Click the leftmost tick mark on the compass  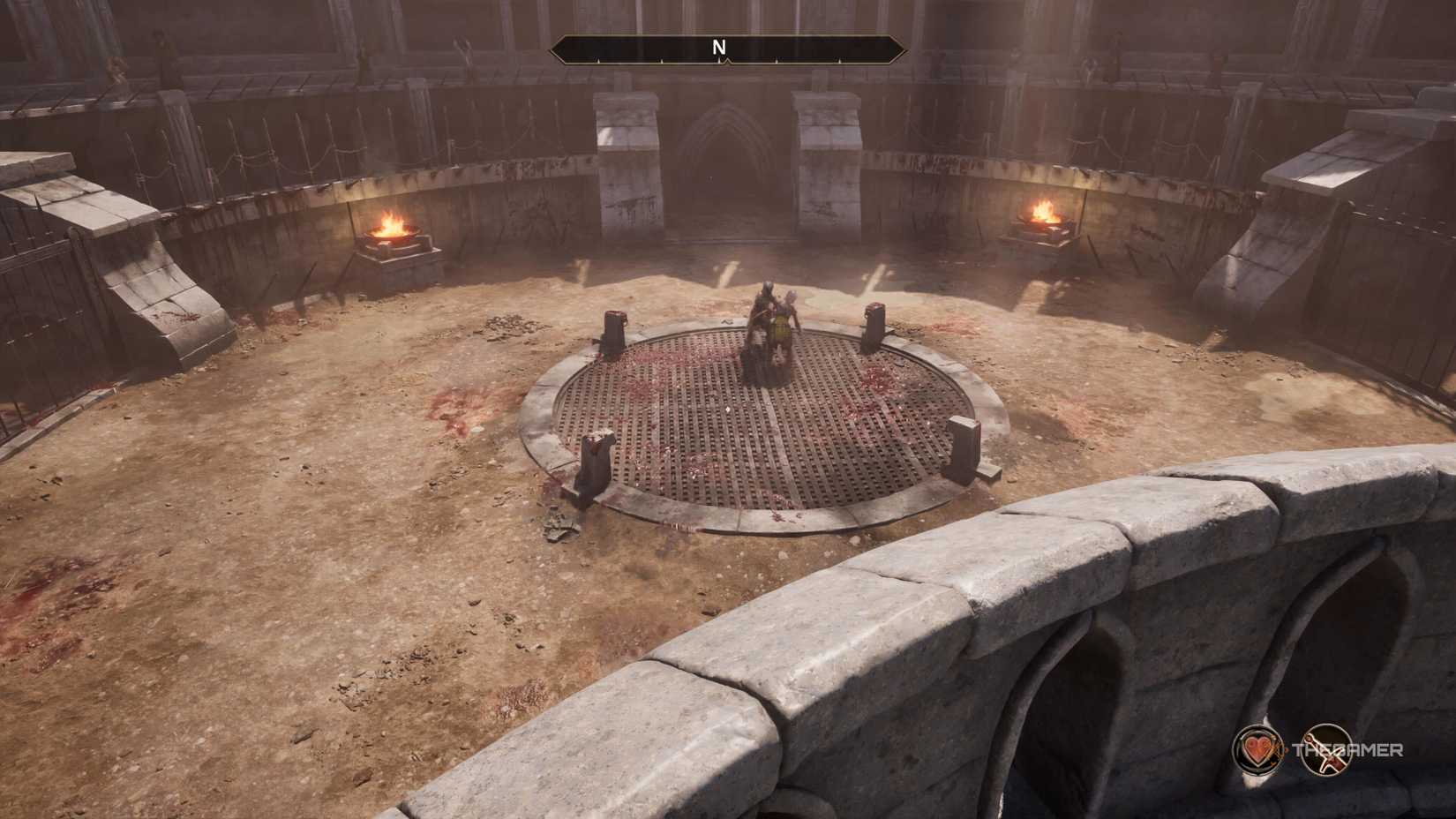(x=598, y=60)
